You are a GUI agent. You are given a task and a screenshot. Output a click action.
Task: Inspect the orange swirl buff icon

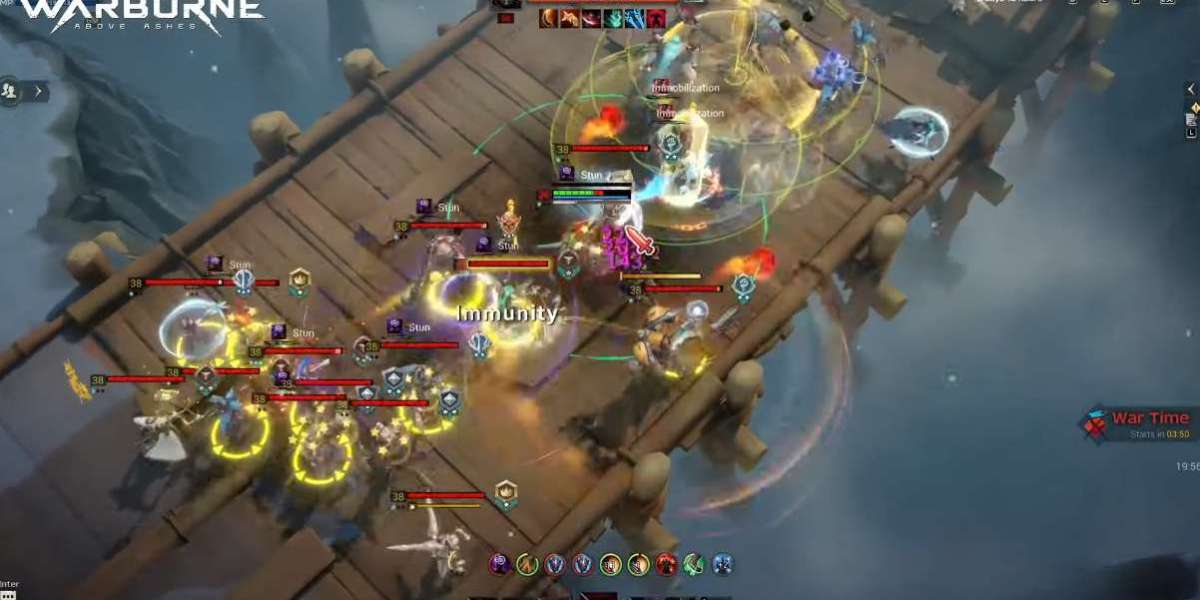pos(548,17)
